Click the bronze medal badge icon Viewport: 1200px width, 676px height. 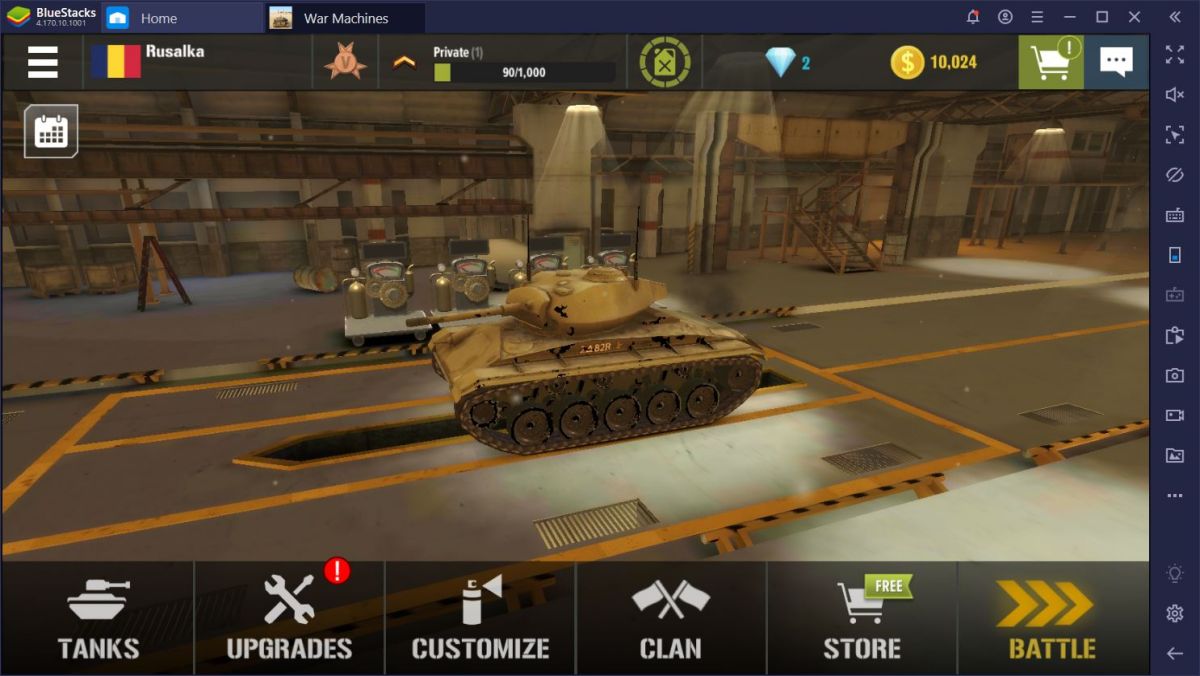[345, 62]
